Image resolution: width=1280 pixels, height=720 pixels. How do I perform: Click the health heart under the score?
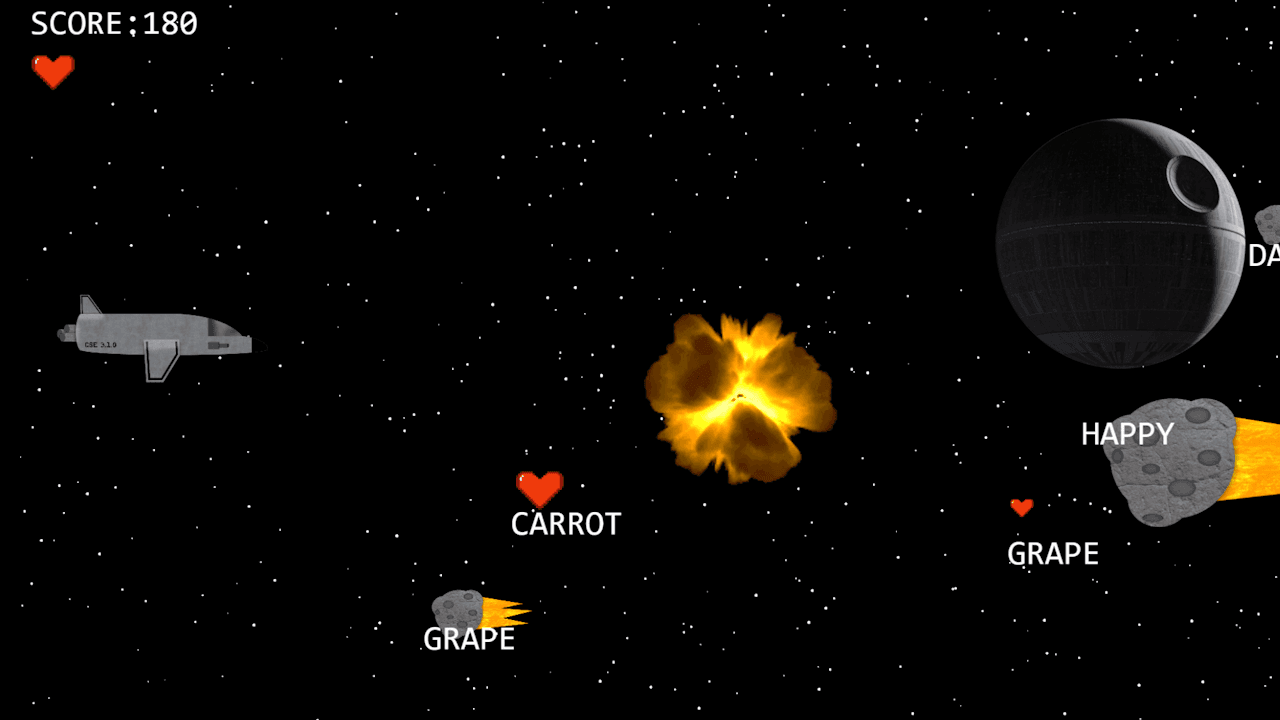[x=53, y=70]
